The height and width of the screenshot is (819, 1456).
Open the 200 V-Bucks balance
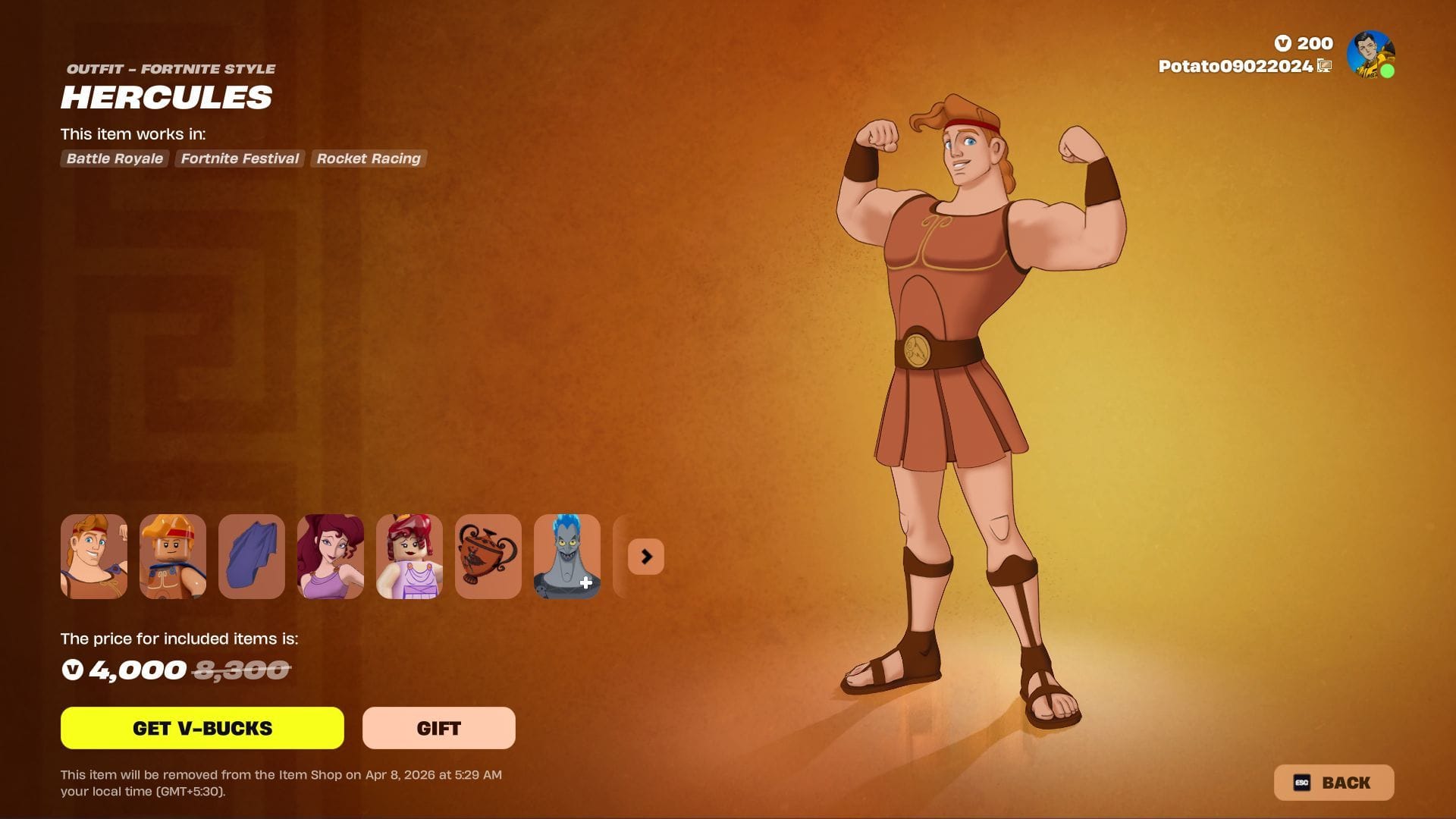[1304, 43]
